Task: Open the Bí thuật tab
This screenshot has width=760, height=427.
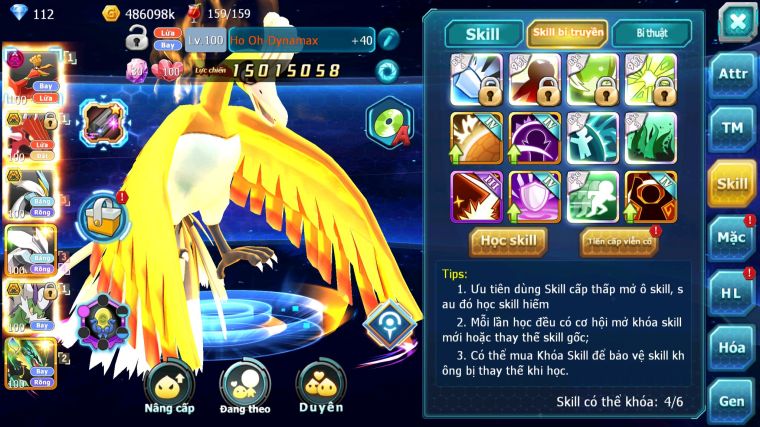Action: pos(651,33)
